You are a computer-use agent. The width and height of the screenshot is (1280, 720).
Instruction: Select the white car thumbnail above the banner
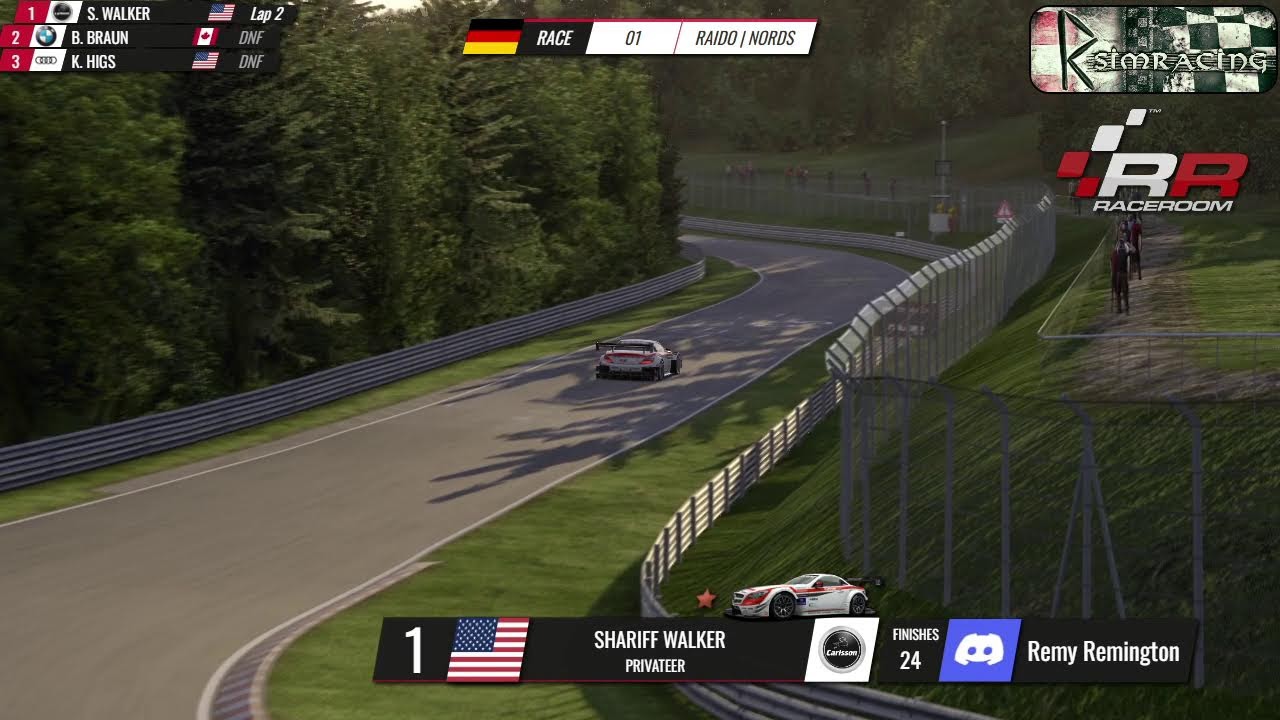click(800, 597)
